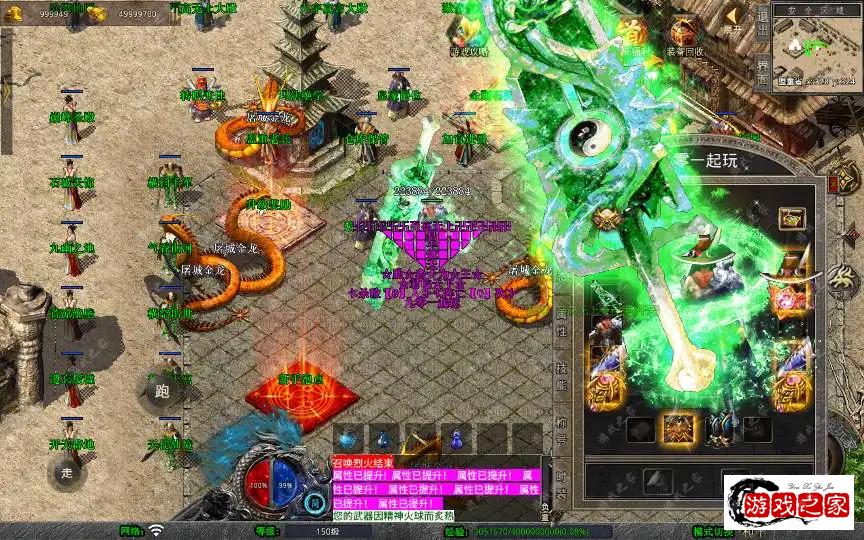Click the gold ingot icon in top bar

(98, 13)
